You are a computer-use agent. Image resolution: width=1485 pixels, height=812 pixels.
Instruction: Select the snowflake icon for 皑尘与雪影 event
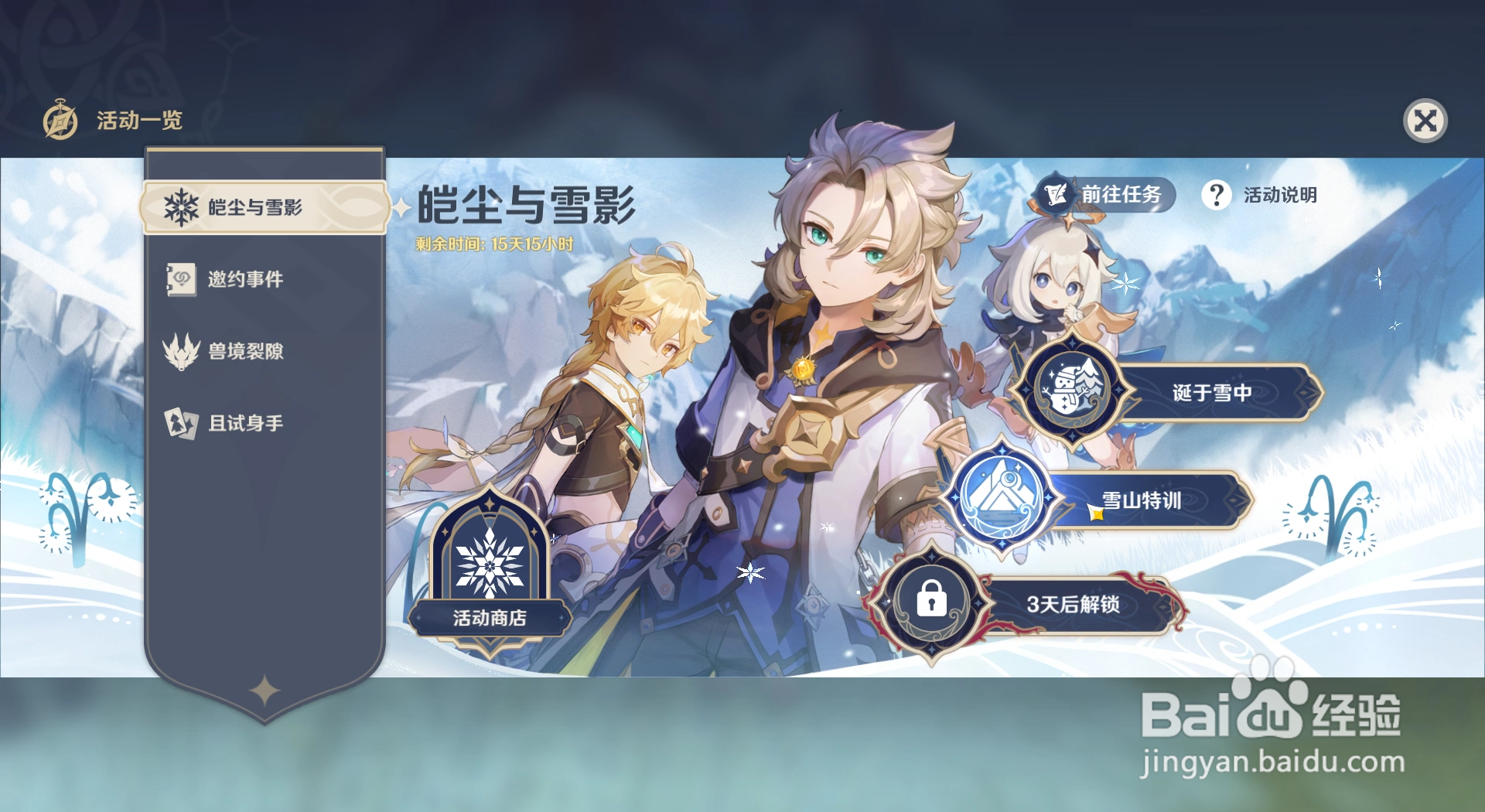coord(183,206)
